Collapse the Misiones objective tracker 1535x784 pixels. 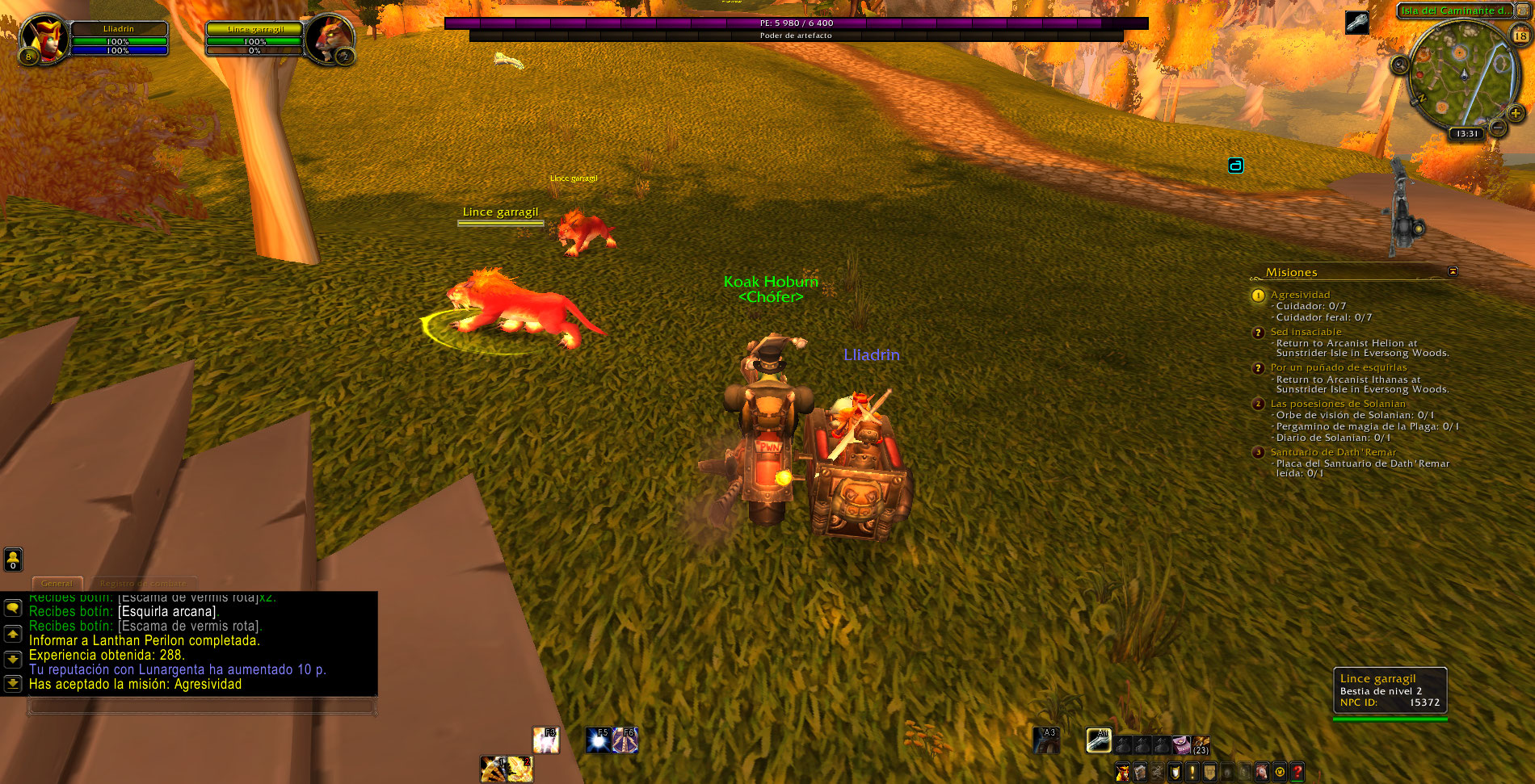[x=1453, y=271]
